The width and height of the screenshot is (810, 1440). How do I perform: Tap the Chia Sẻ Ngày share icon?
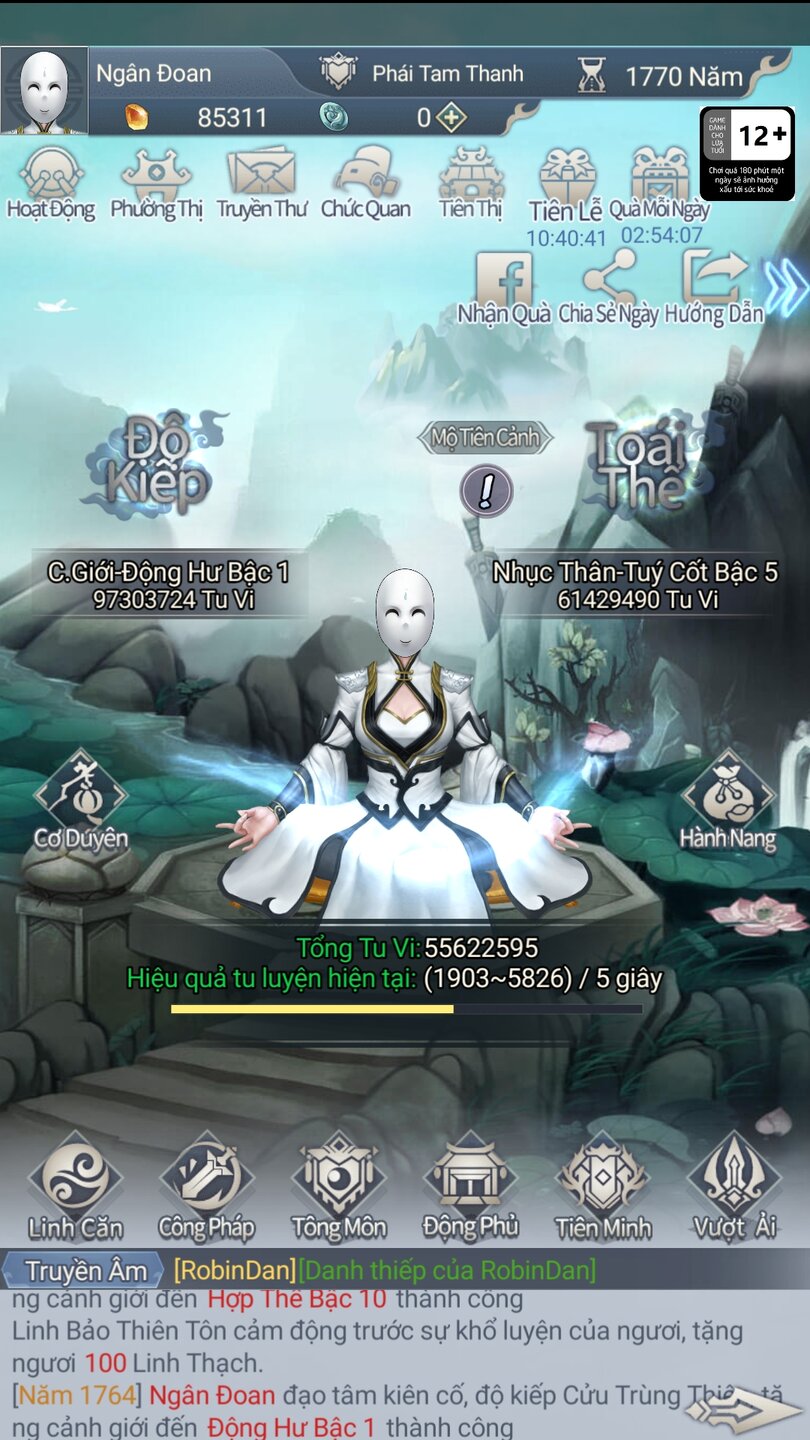click(x=608, y=285)
